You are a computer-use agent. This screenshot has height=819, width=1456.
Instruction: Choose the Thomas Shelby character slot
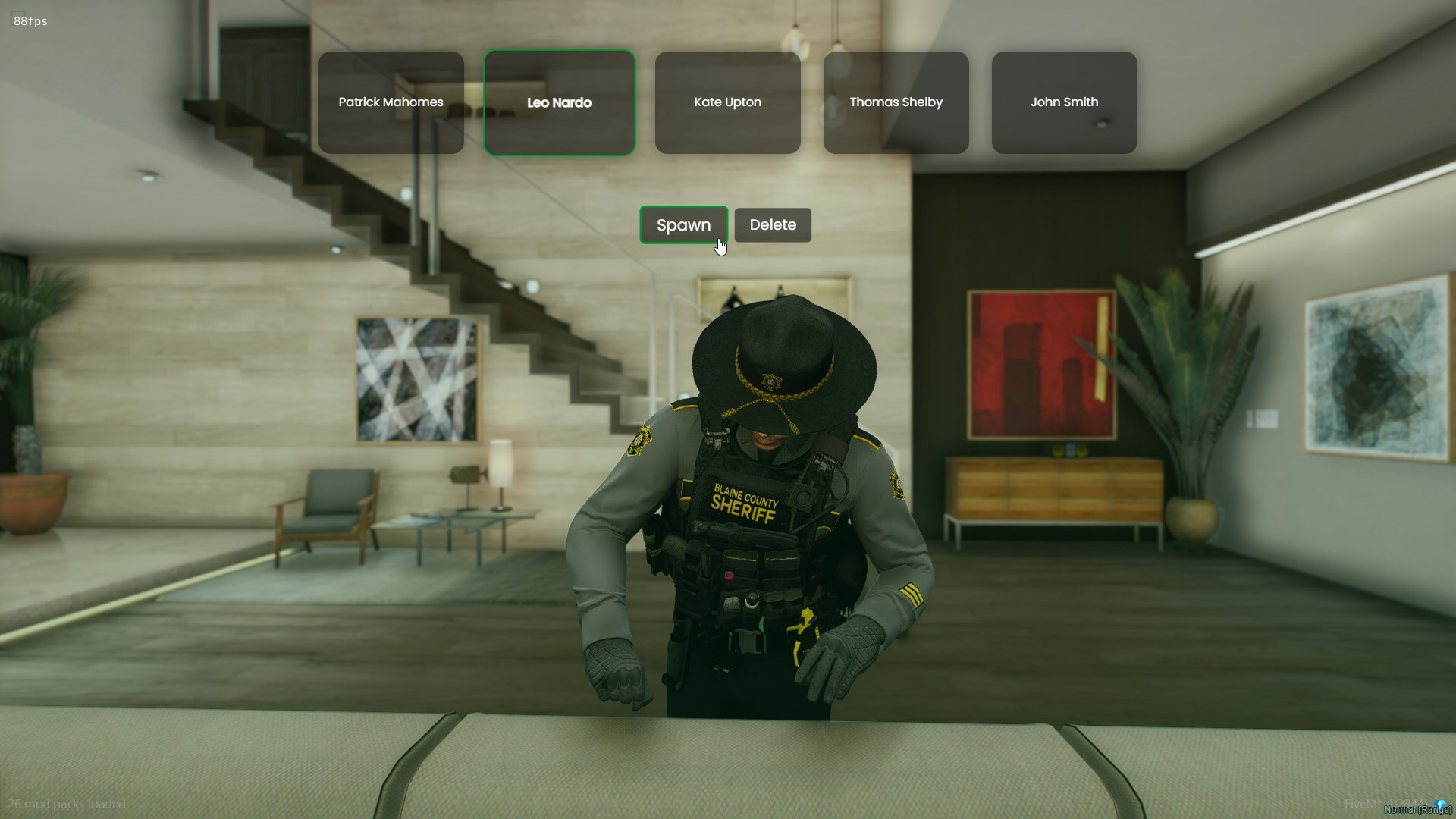pyautogui.click(x=896, y=102)
